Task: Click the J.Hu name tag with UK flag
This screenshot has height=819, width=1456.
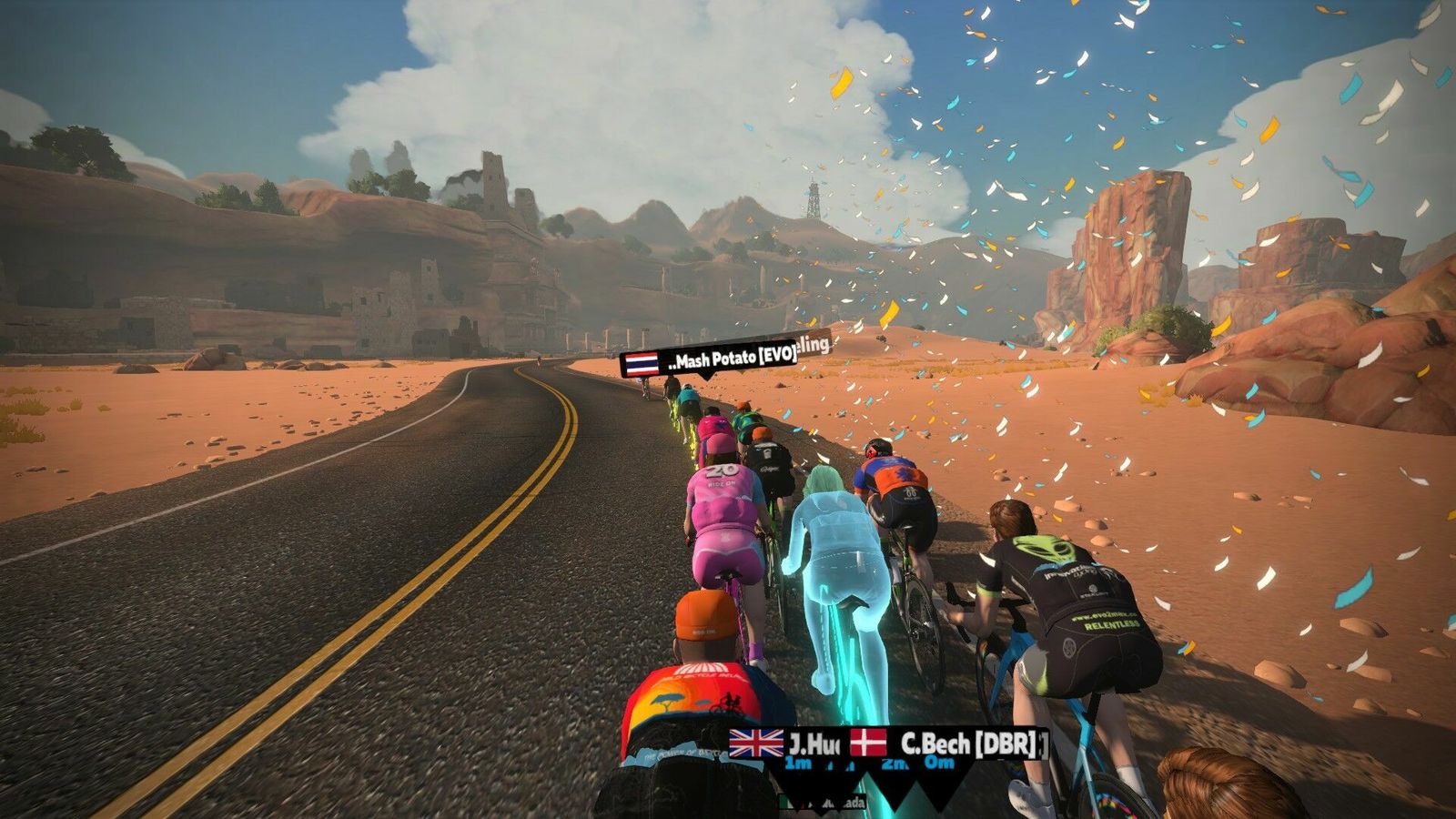Action: tap(784, 743)
